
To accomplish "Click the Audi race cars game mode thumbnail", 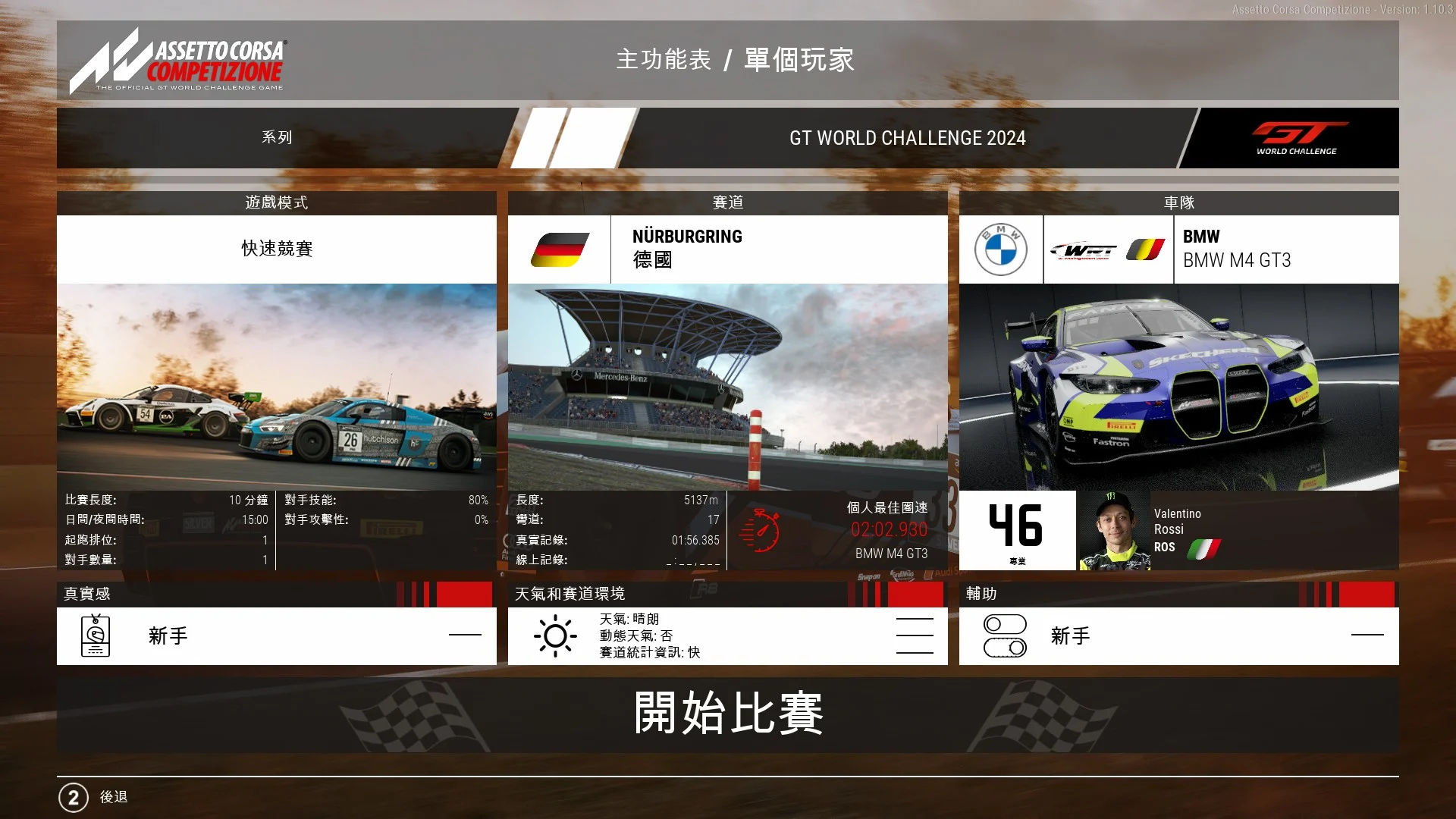I will (277, 387).
